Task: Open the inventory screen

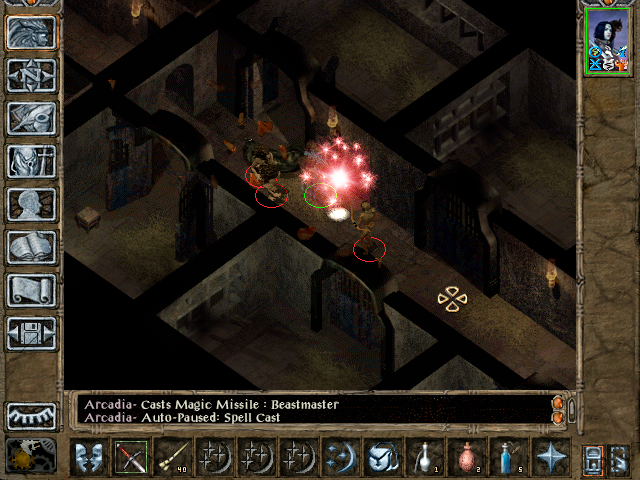Action: click(x=32, y=162)
